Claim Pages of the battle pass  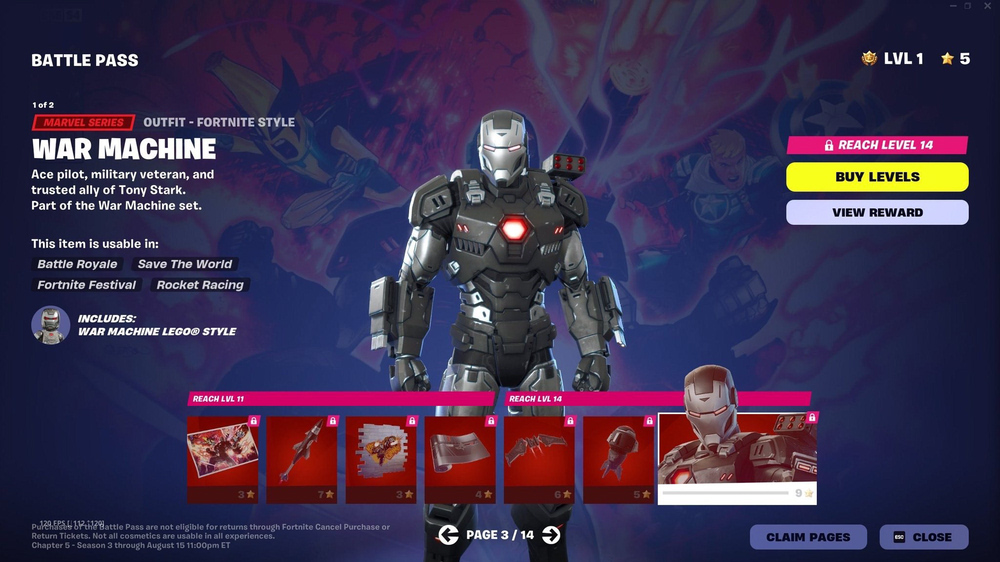[808, 537]
